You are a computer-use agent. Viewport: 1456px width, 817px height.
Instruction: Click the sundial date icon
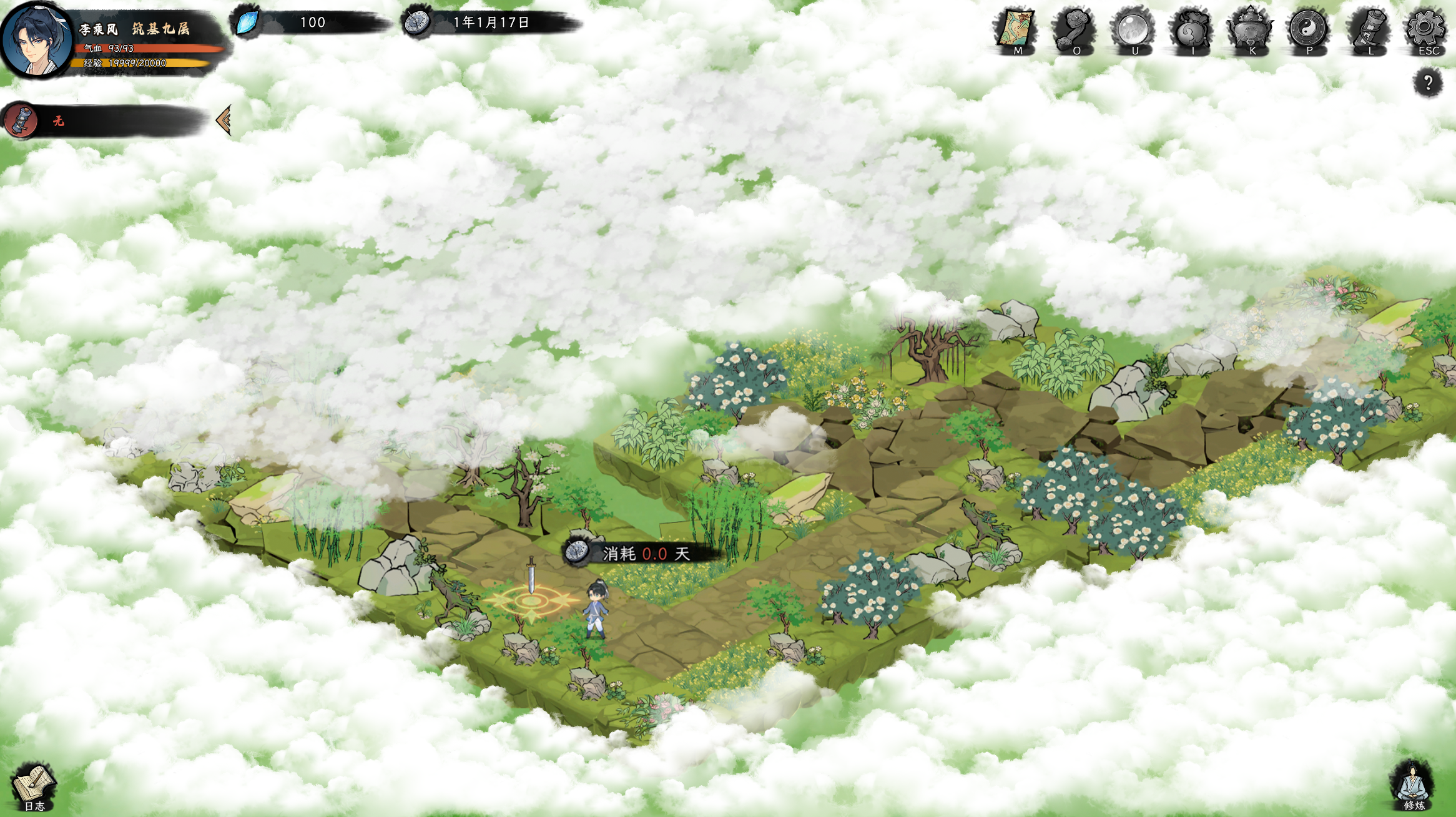pyautogui.click(x=417, y=22)
